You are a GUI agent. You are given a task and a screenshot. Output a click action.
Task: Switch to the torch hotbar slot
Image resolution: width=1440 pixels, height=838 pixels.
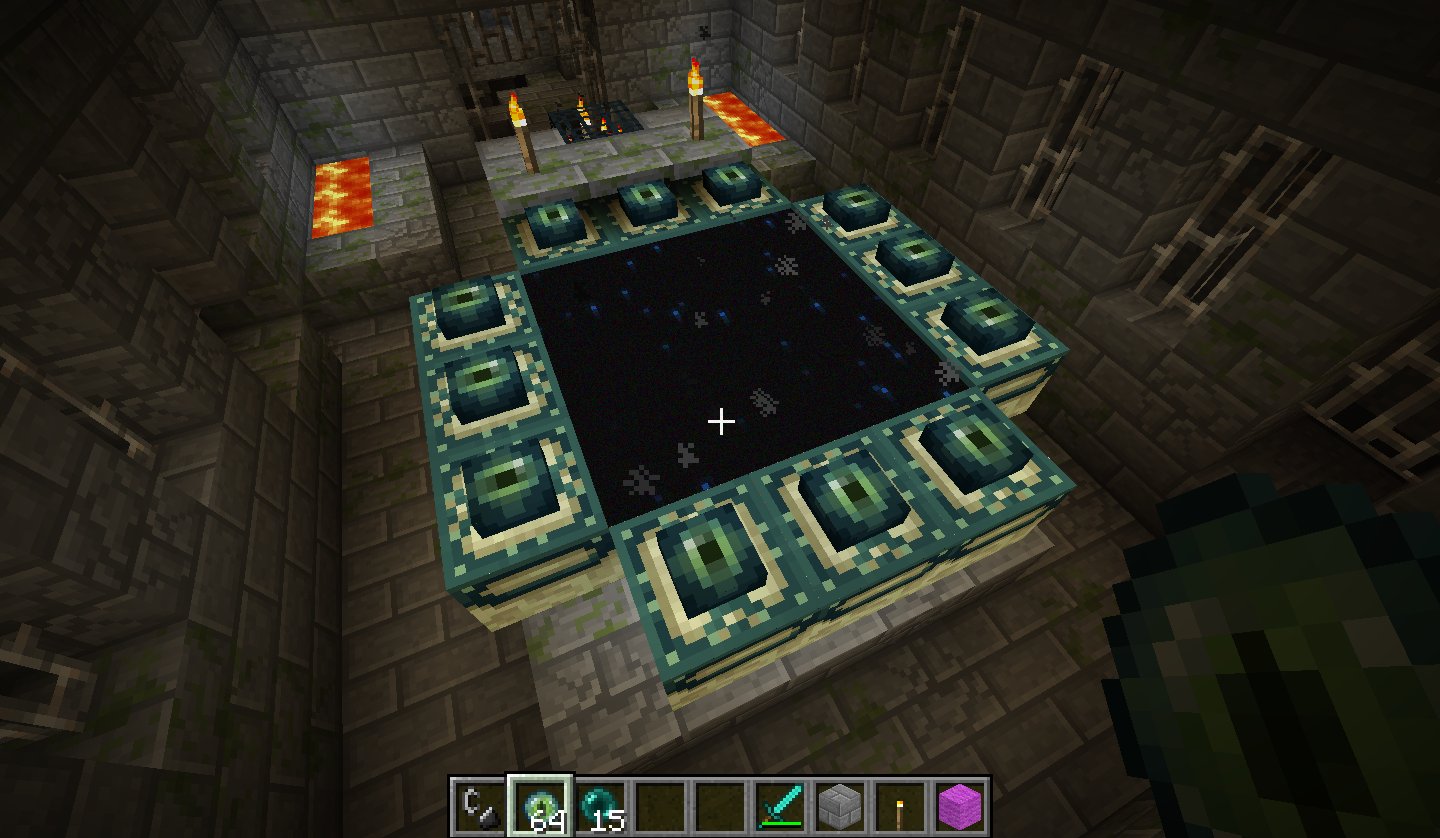[900, 804]
